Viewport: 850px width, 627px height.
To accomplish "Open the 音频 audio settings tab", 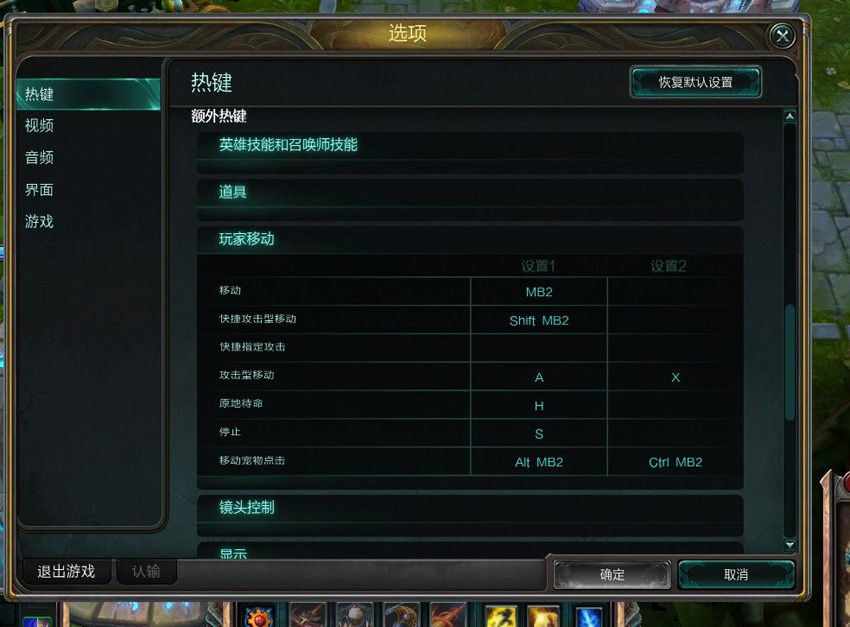I will point(40,158).
